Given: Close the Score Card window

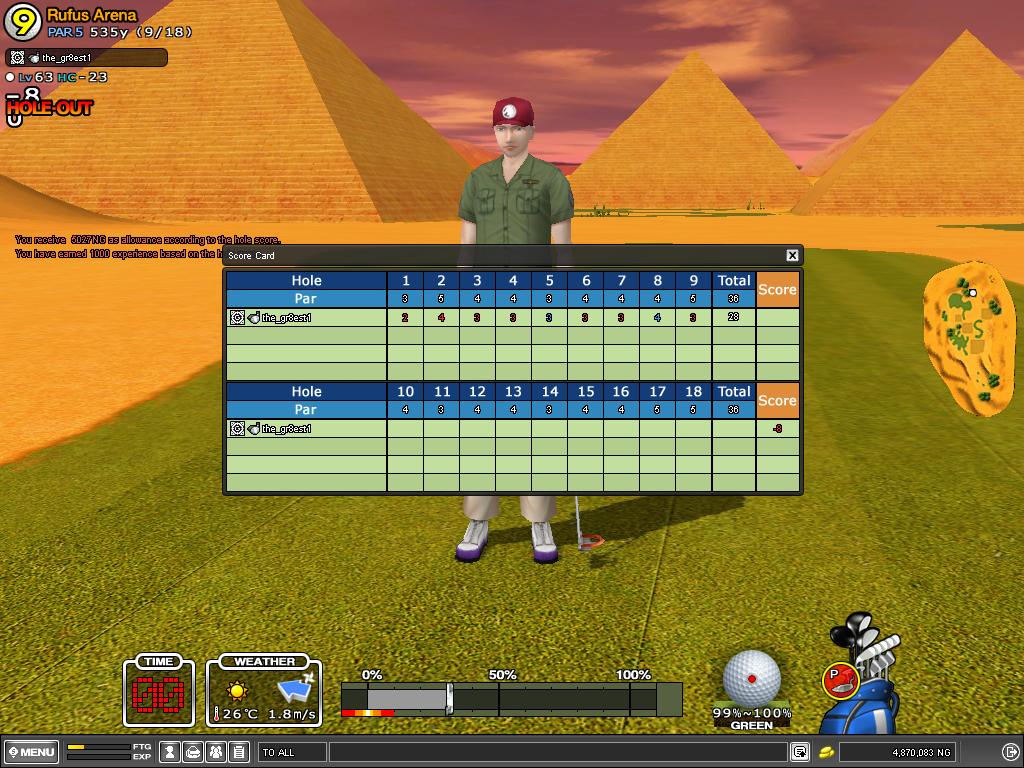Looking at the screenshot, I should pyautogui.click(x=792, y=256).
